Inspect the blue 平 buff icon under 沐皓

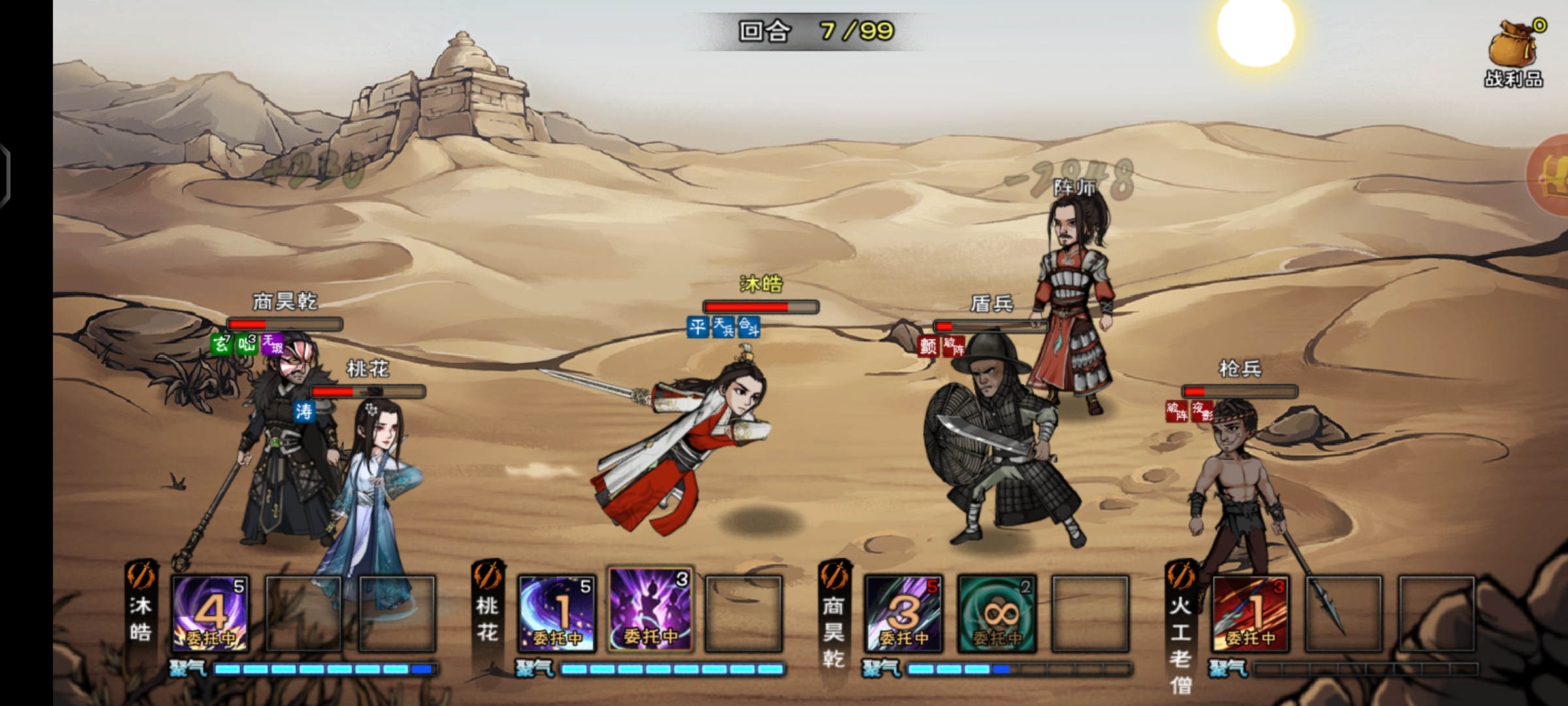[x=698, y=326]
